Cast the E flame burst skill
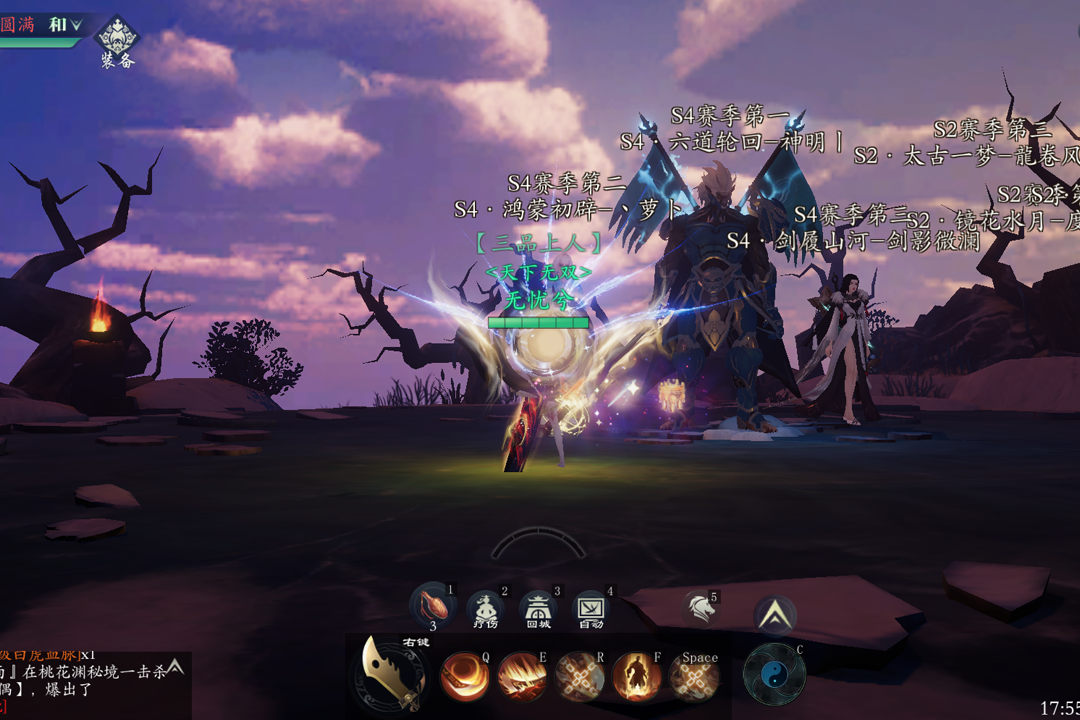Image resolution: width=1080 pixels, height=720 pixels. coord(522,677)
